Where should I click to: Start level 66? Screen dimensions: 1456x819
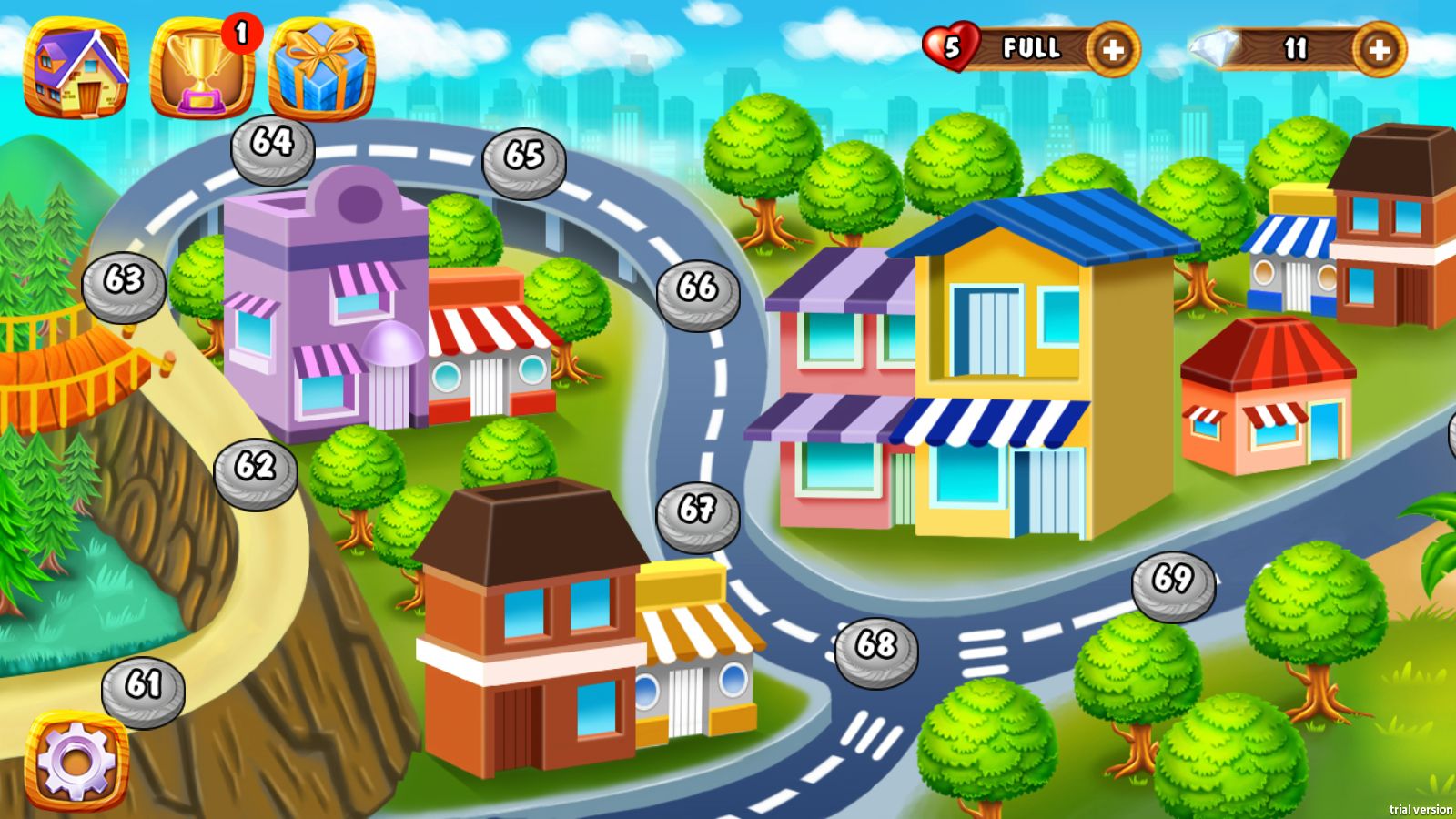pyautogui.click(x=698, y=293)
